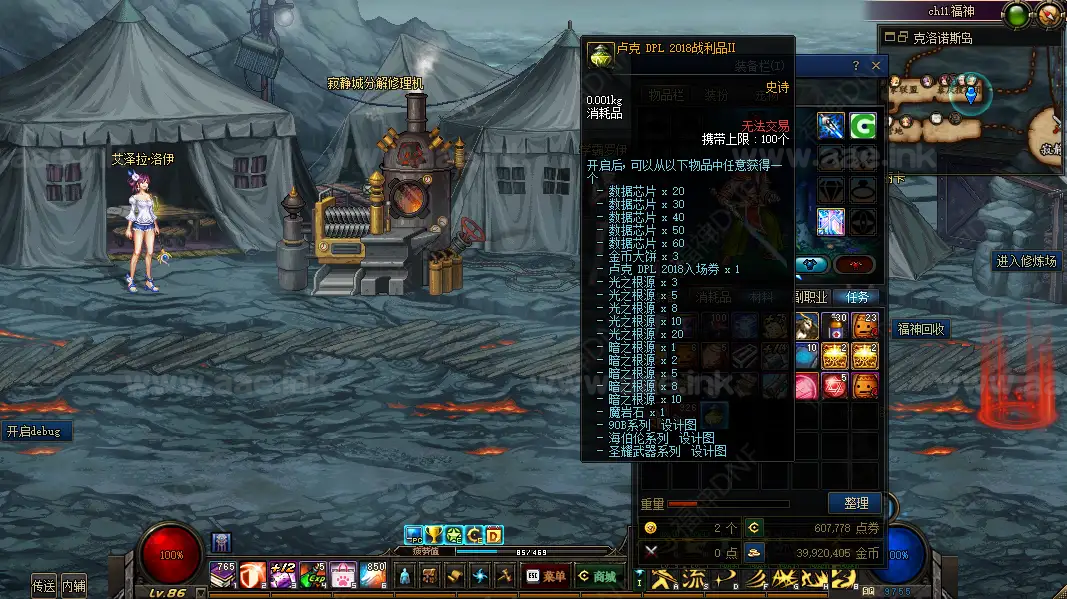Click the 传送 teleport button

(x=43, y=585)
